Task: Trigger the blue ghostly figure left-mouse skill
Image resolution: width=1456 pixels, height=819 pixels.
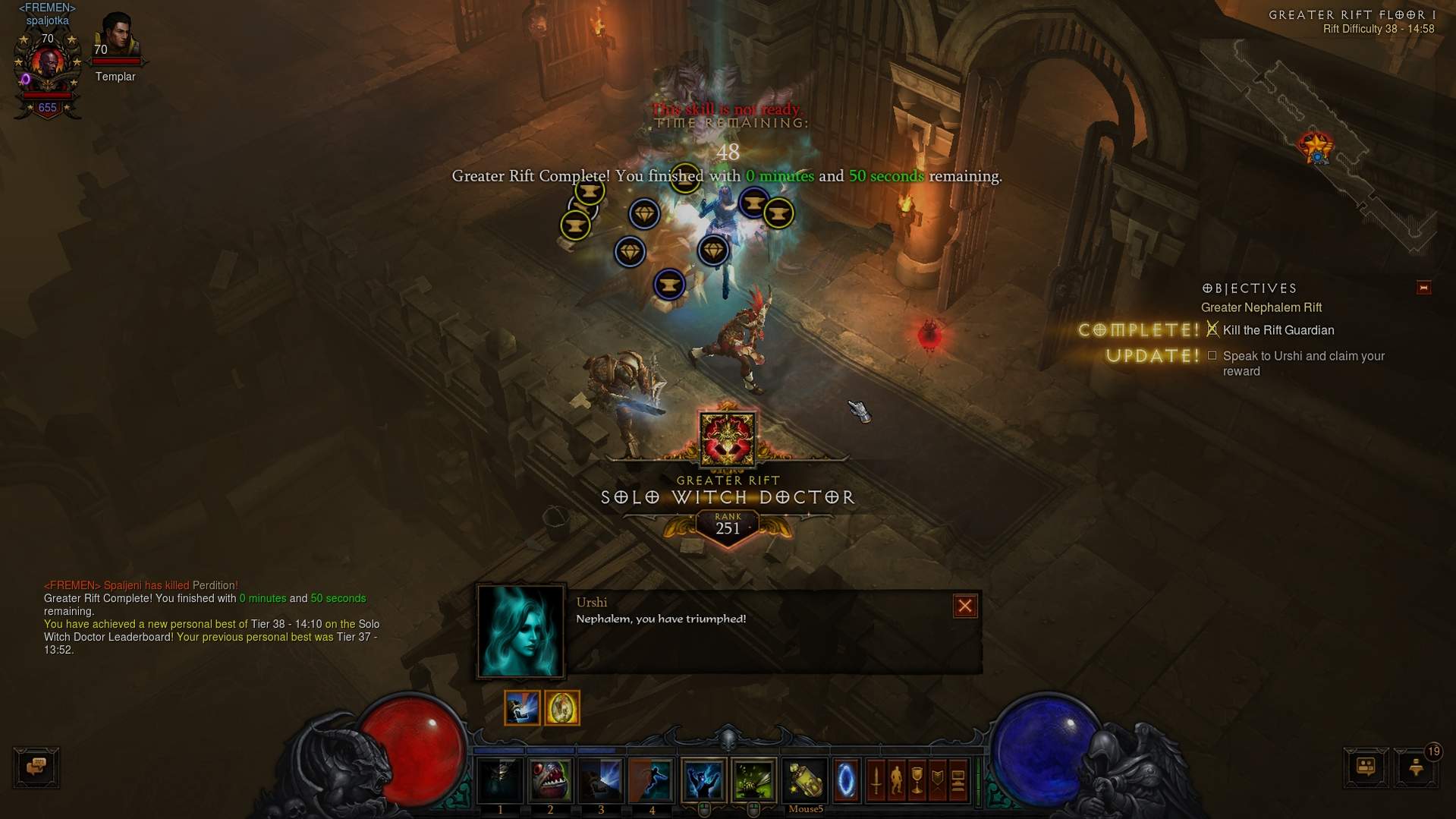Action: pyautogui.click(x=703, y=780)
